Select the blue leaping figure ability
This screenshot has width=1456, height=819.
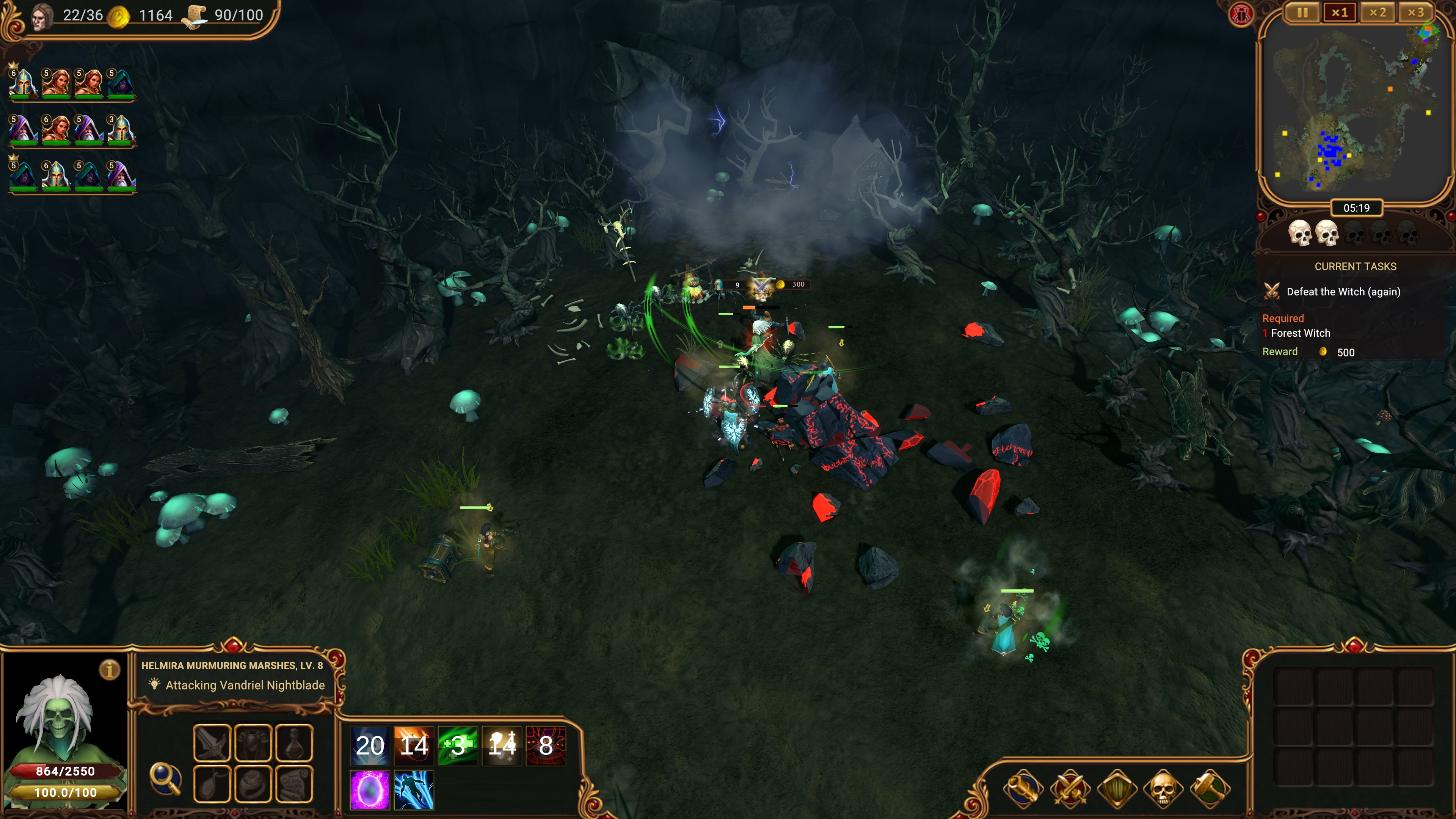414,789
